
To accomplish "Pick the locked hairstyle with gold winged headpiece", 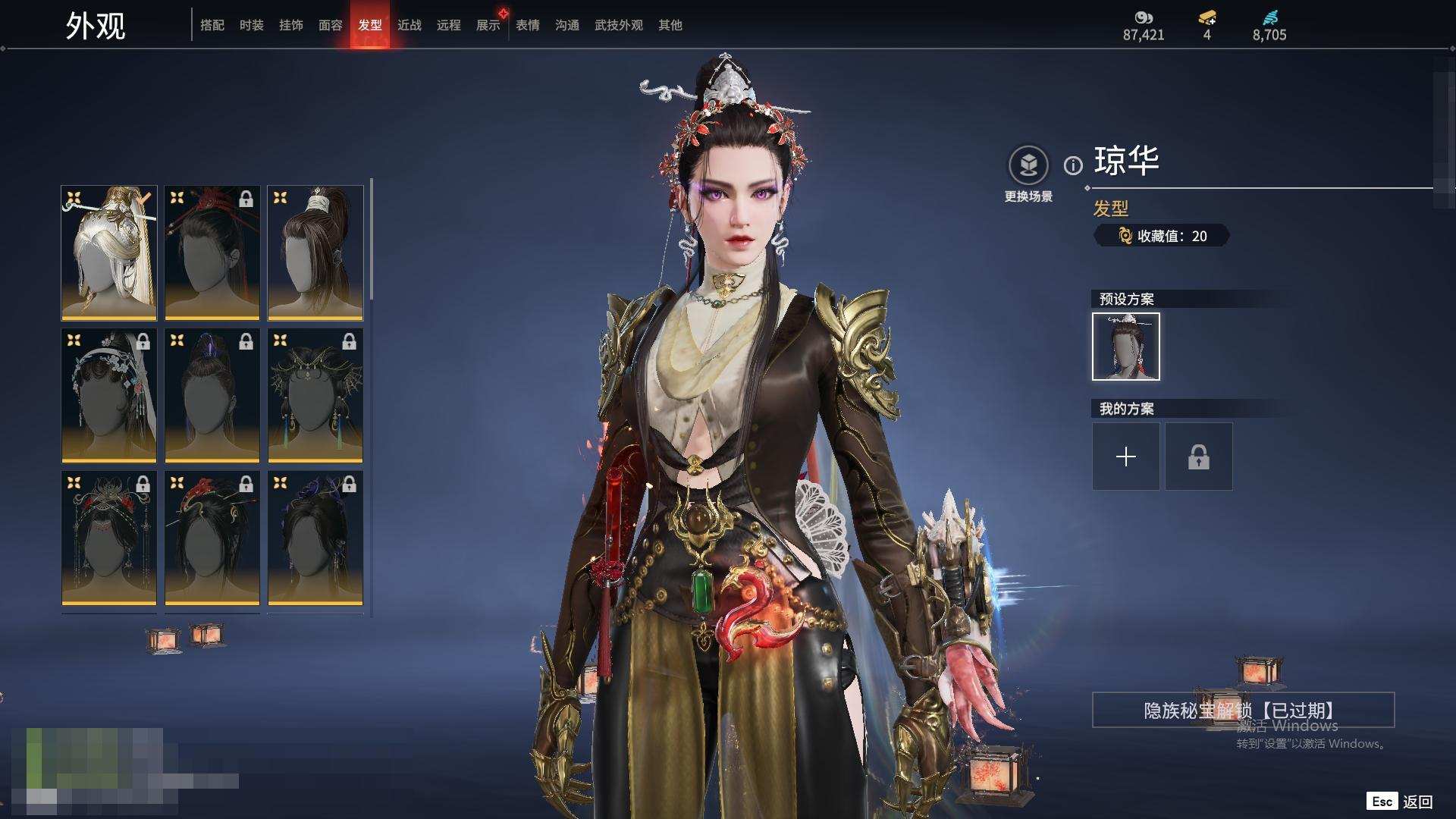I will 315,395.
